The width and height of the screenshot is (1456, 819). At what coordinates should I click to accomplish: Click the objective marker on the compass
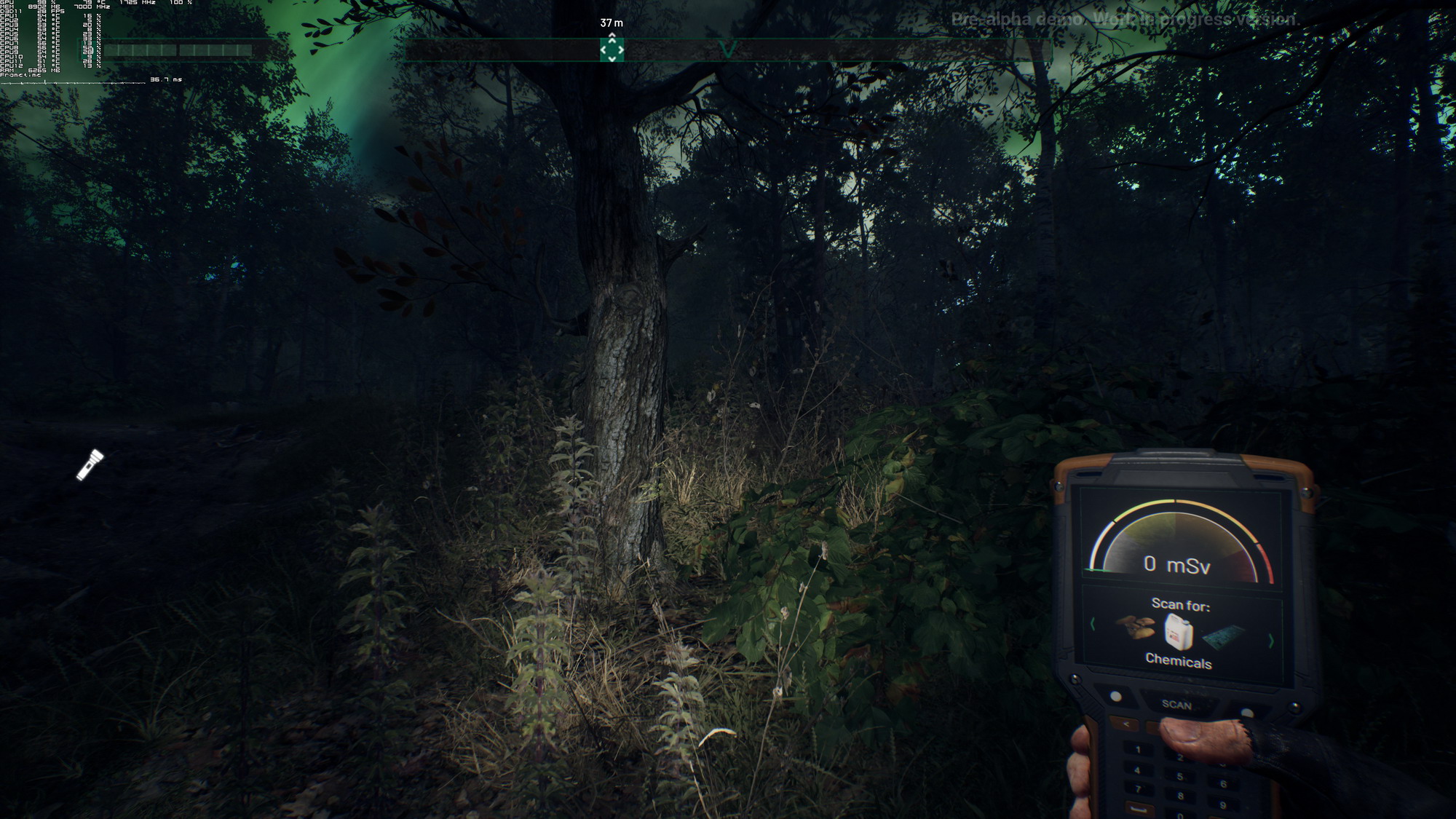(612, 50)
